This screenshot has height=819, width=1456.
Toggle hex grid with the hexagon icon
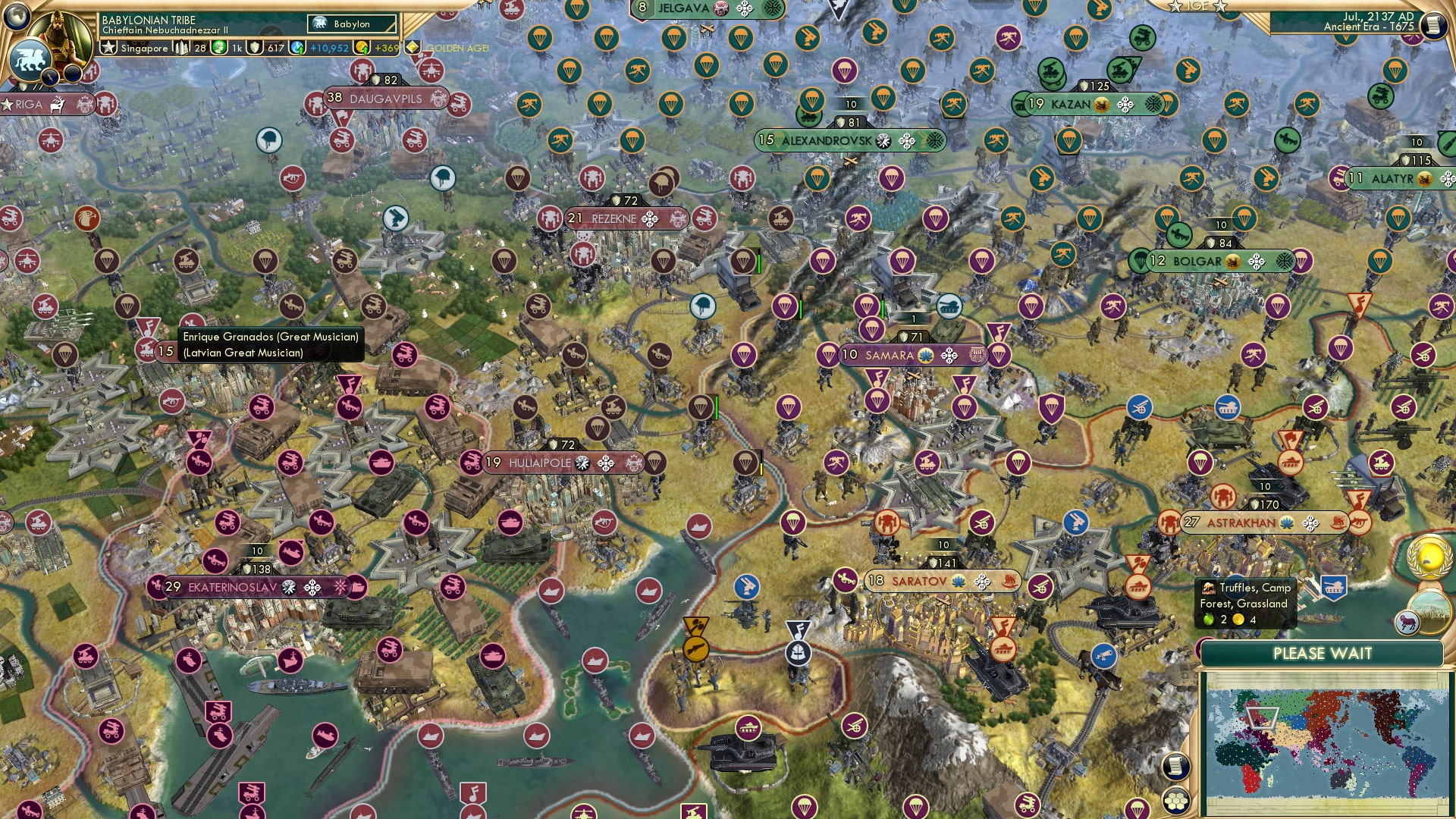(1176, 801)
